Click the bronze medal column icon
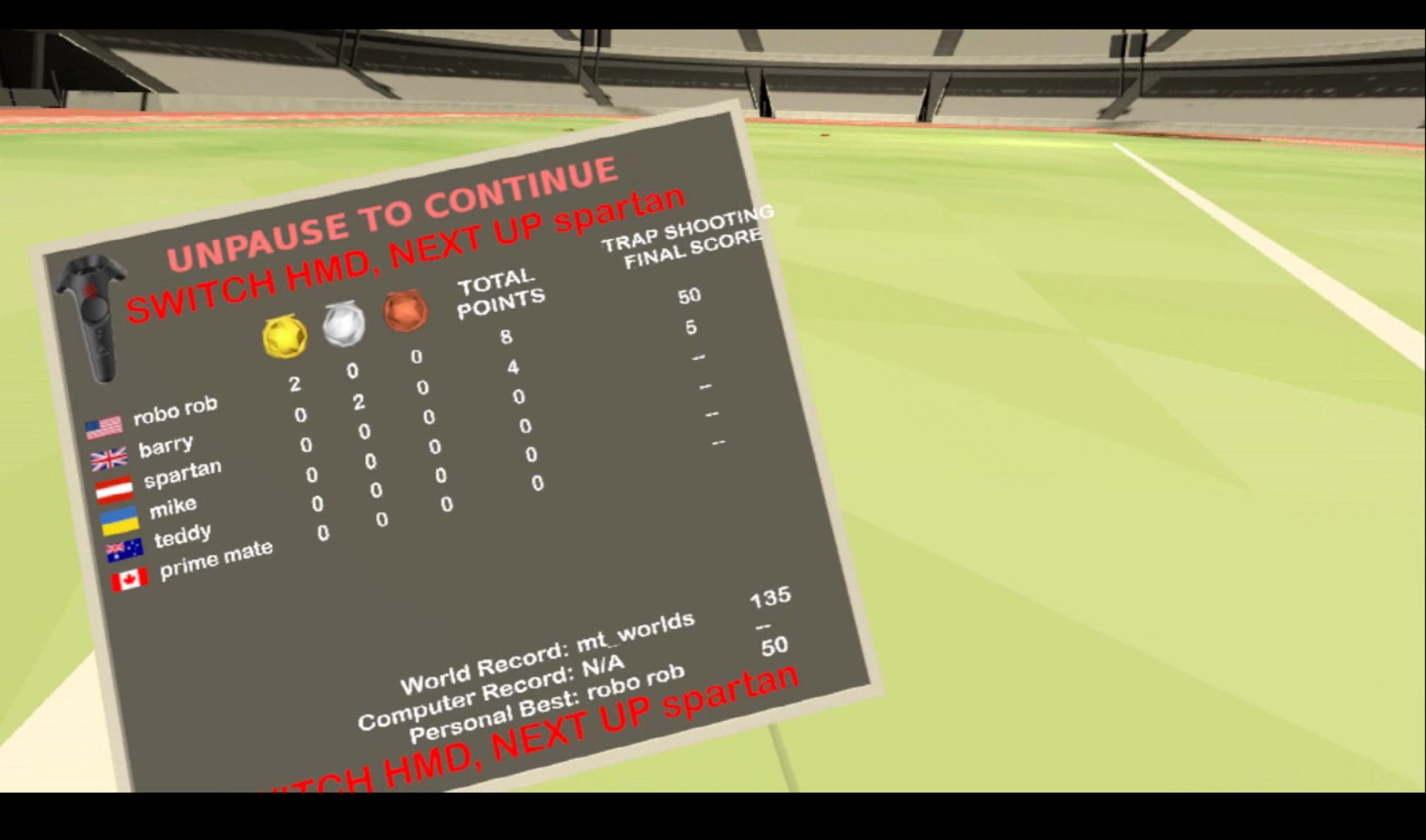The height and width of the screenshot is (840, 1426). tap(405, 310)
